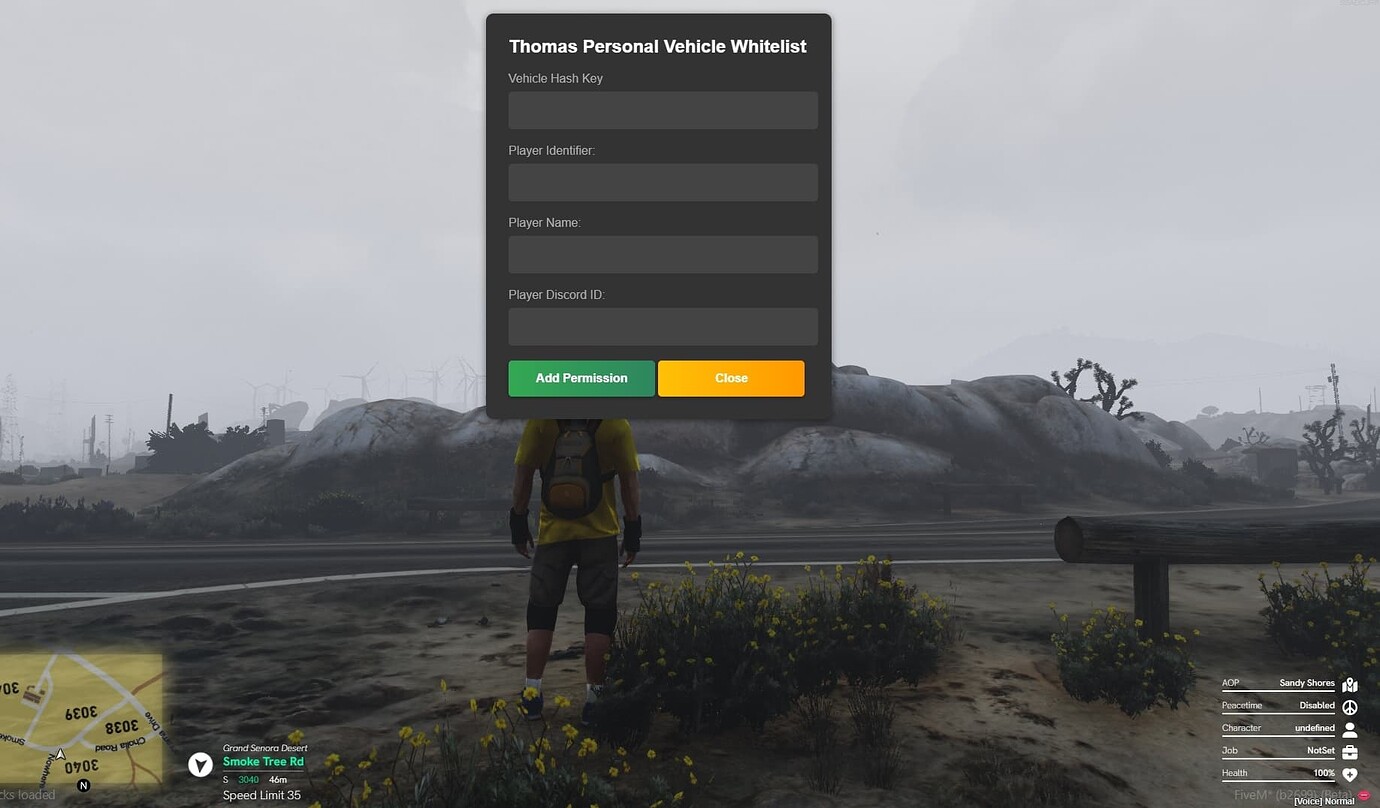The width and height of the screenshot is (1380, 808).
Task: Open the Job briefcase icon
Action: tap(1351, 751)
